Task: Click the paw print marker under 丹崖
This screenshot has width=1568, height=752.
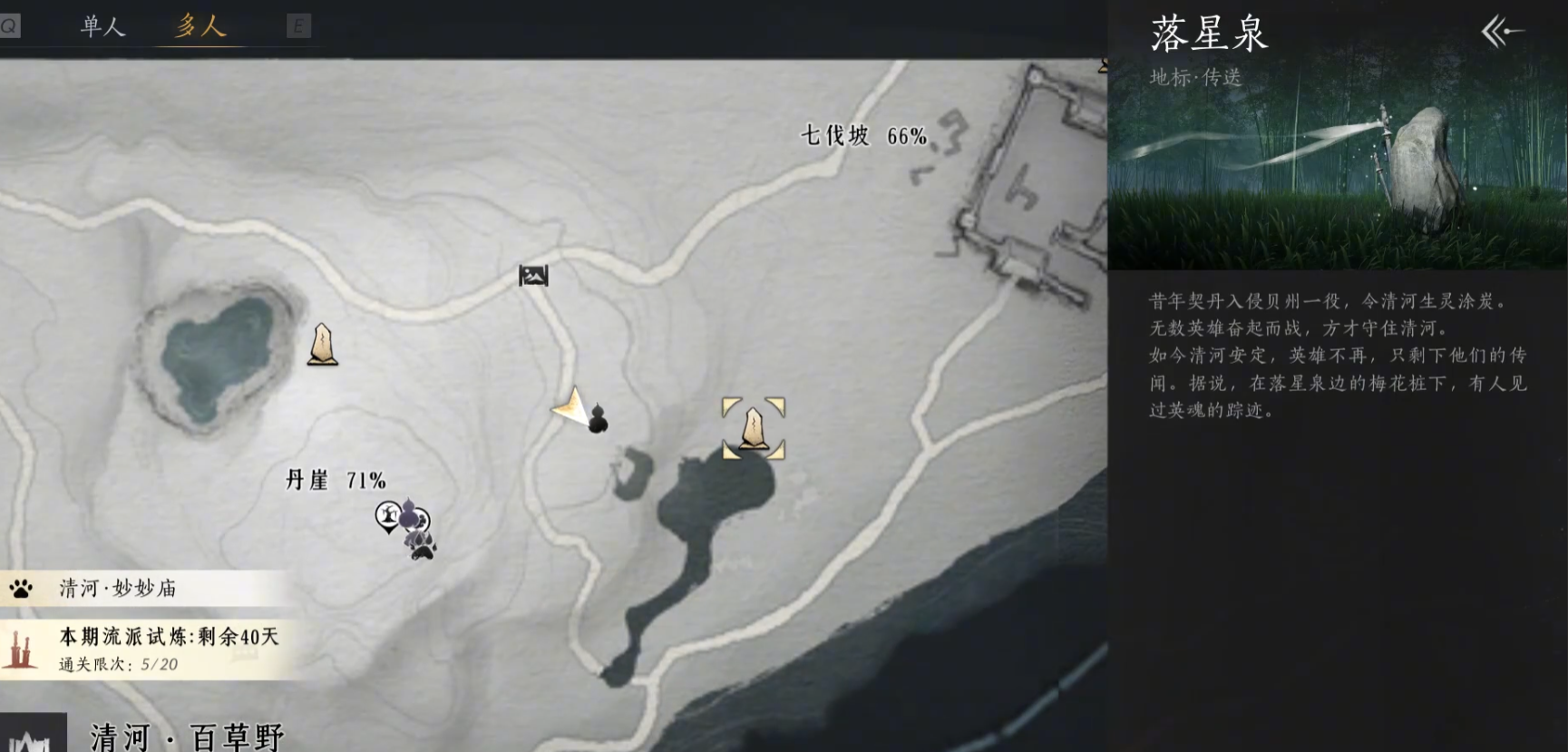Action: pos(424,547)
